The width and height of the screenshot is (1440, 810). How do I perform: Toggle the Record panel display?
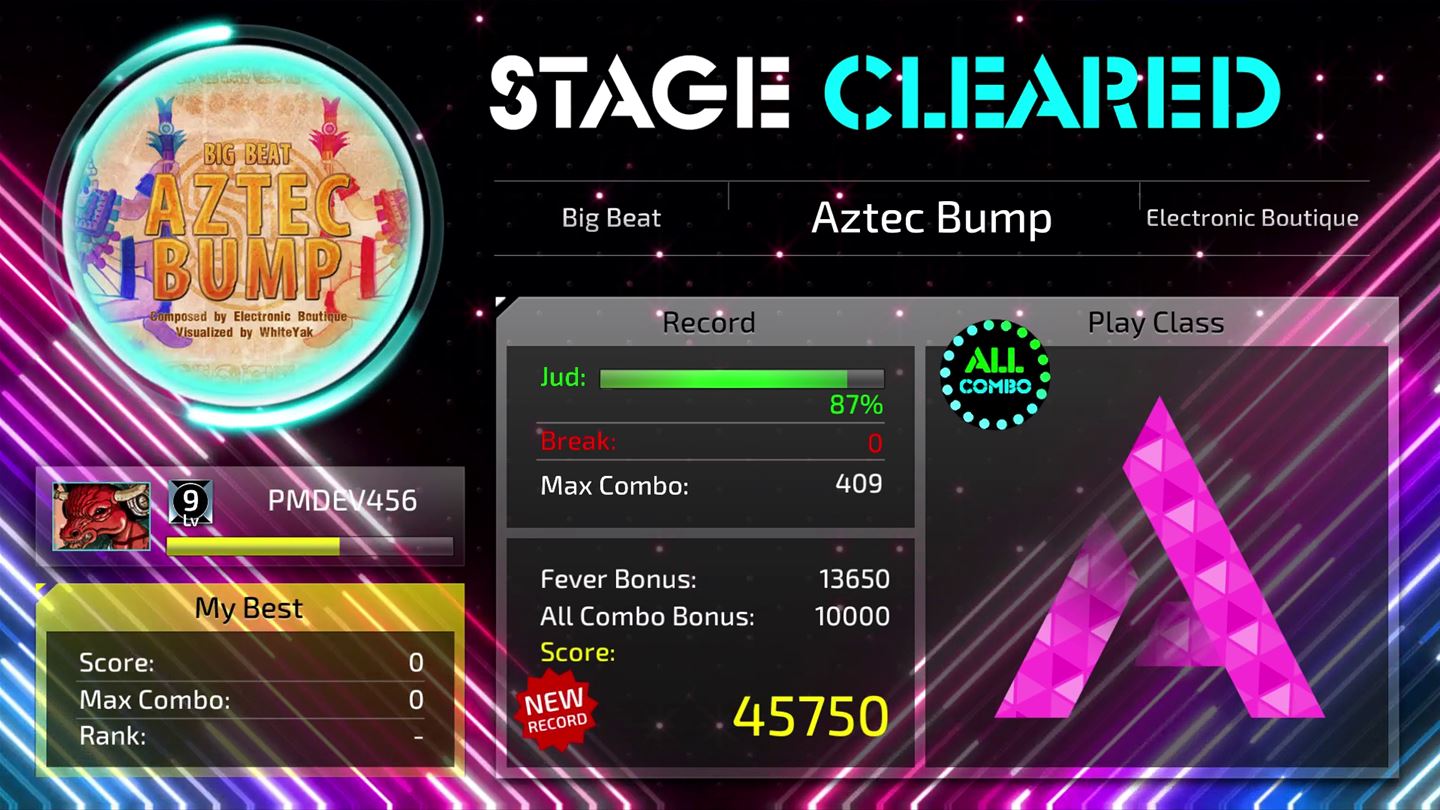pyautogui.click(x=708, y=322)
